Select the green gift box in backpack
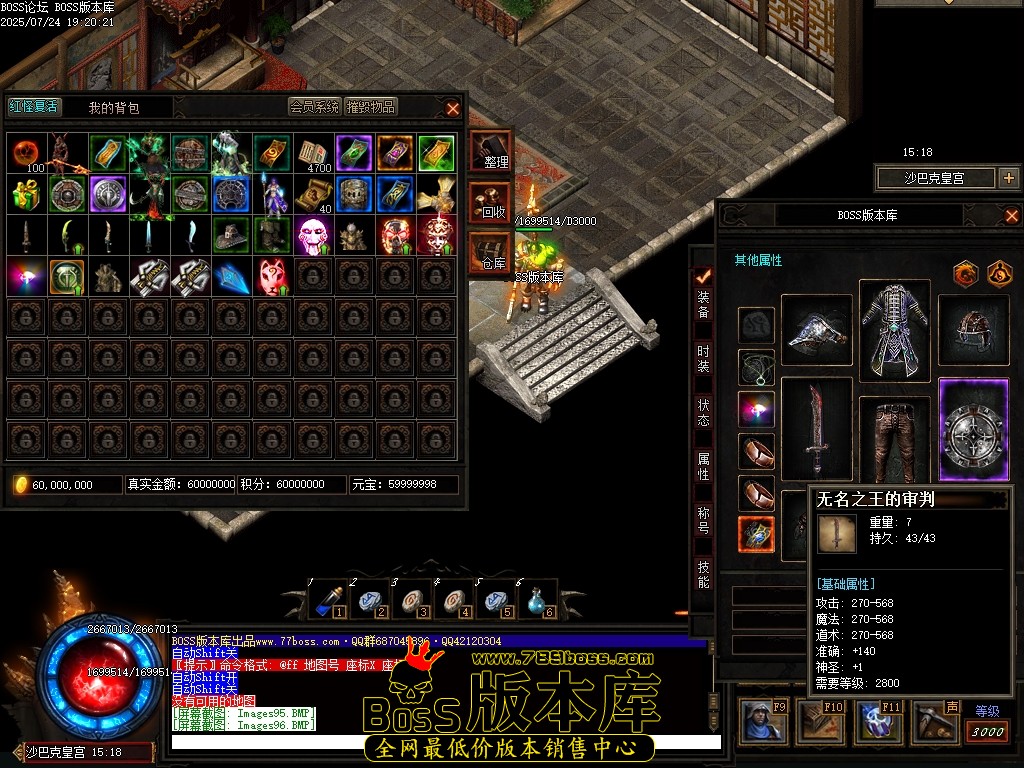The height and width of the screenshot is (768, 1024). 27,194
